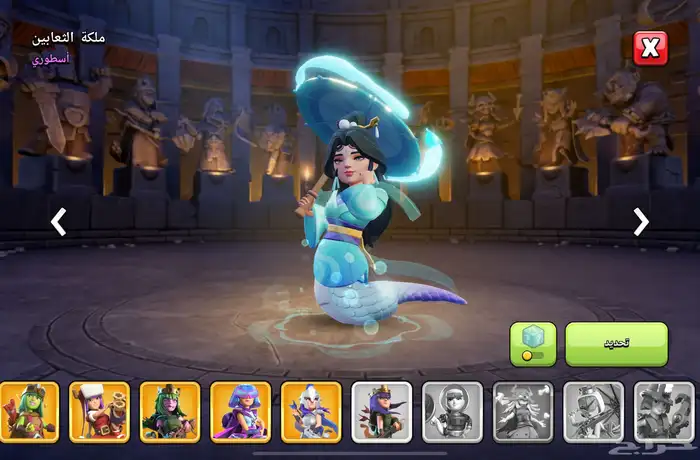Select the greyed-out wild-haired queen skin

pos(522,411)
